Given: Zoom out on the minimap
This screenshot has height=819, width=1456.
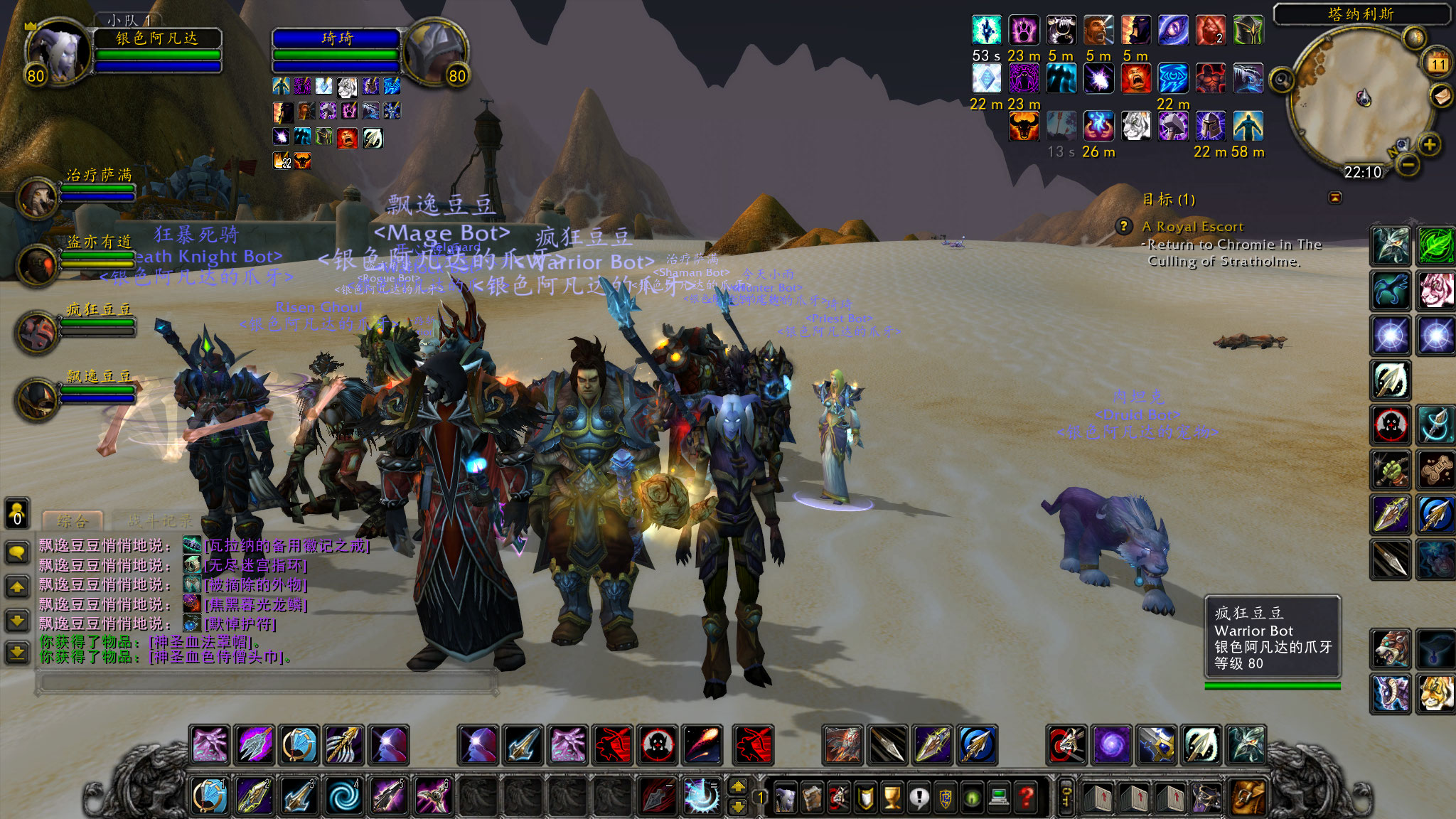Looking at the screenshot, I should pyautogui.click(x=1408, y=166).
